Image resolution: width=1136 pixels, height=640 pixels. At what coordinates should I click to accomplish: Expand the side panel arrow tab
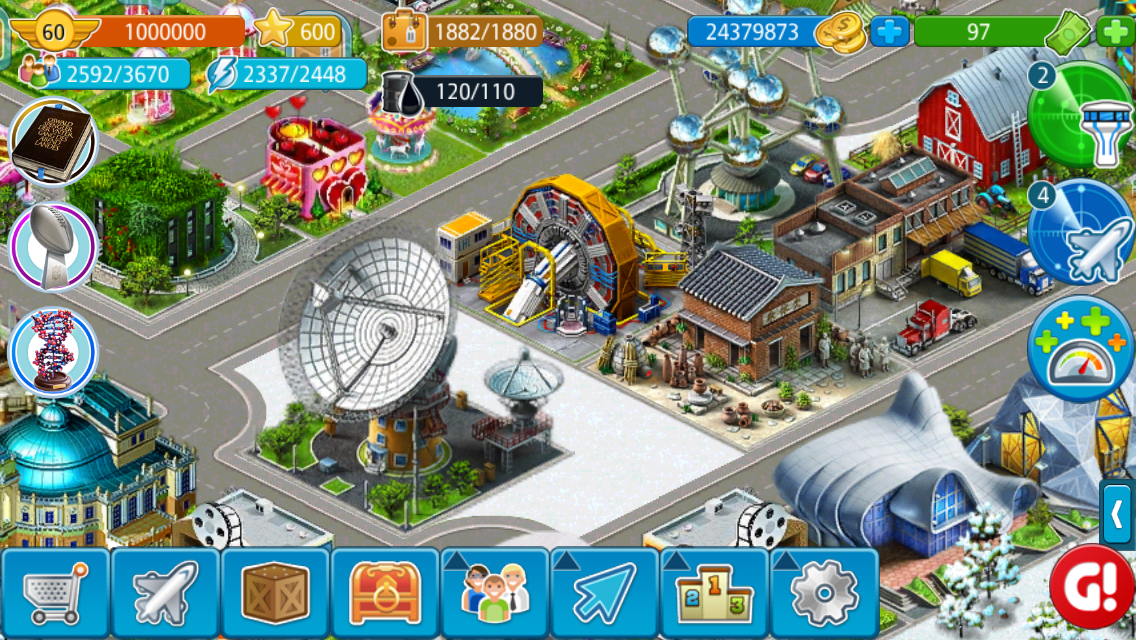coord(1118,515)
